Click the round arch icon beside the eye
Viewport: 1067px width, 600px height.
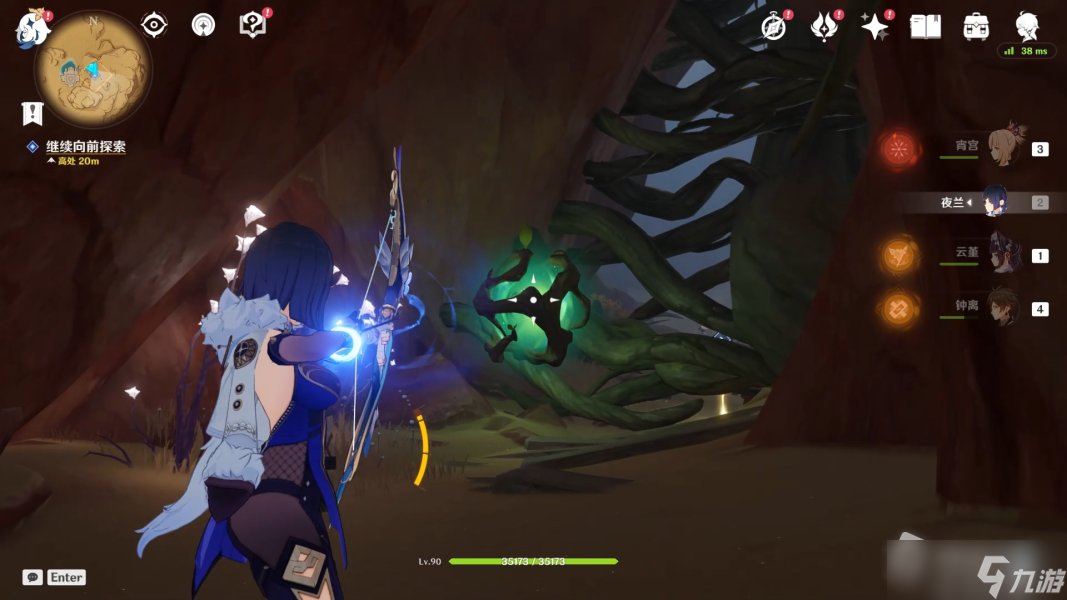tap(203, 25)
